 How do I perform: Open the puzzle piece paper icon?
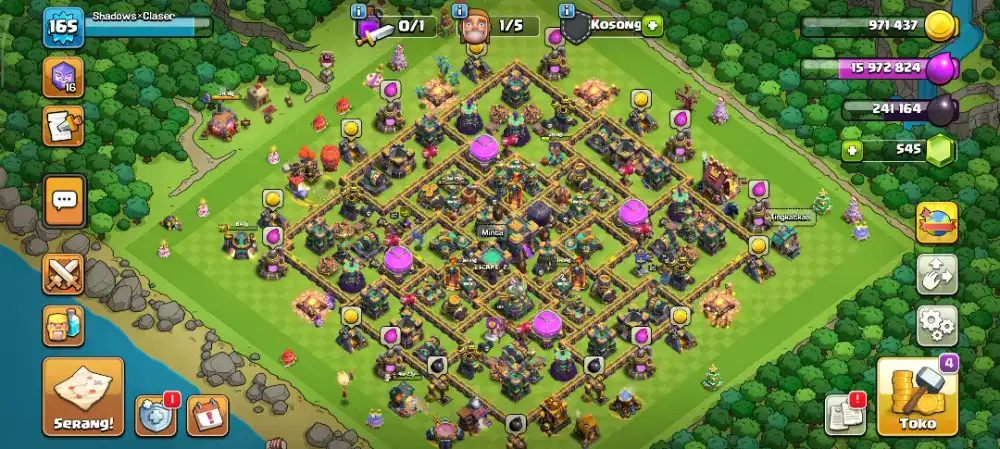coord(63,126)
